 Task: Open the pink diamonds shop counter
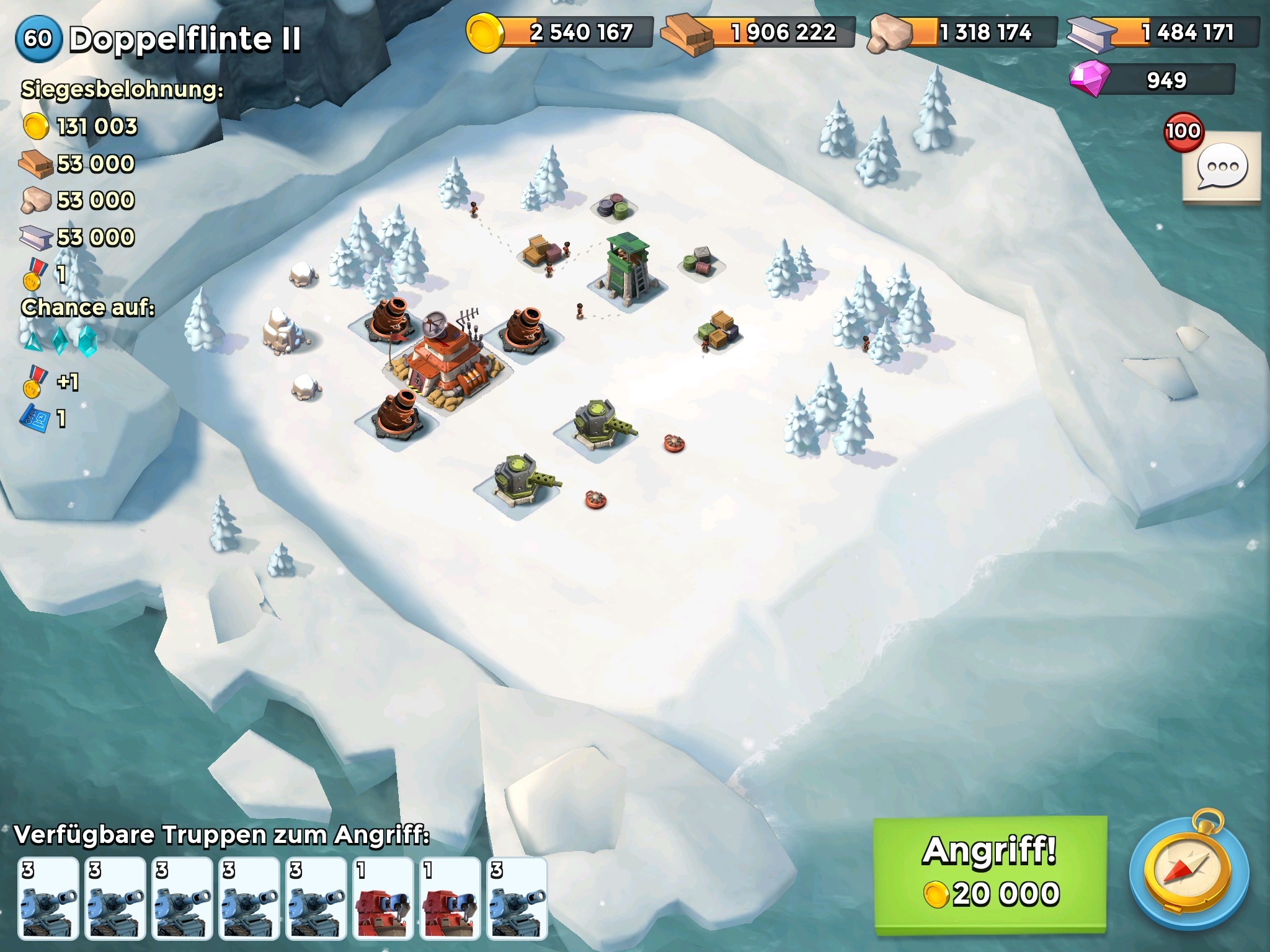(1152, 81)
